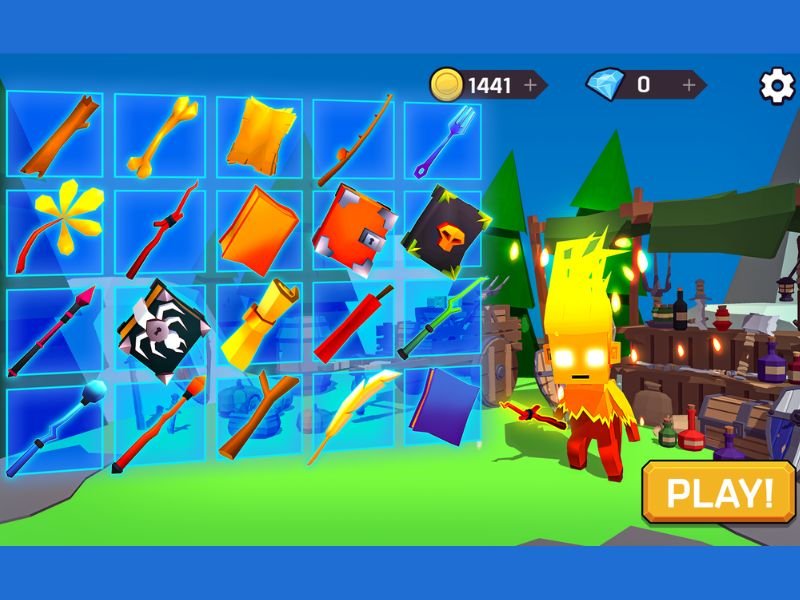Add more gold coins with the plus

click(530, 85)
